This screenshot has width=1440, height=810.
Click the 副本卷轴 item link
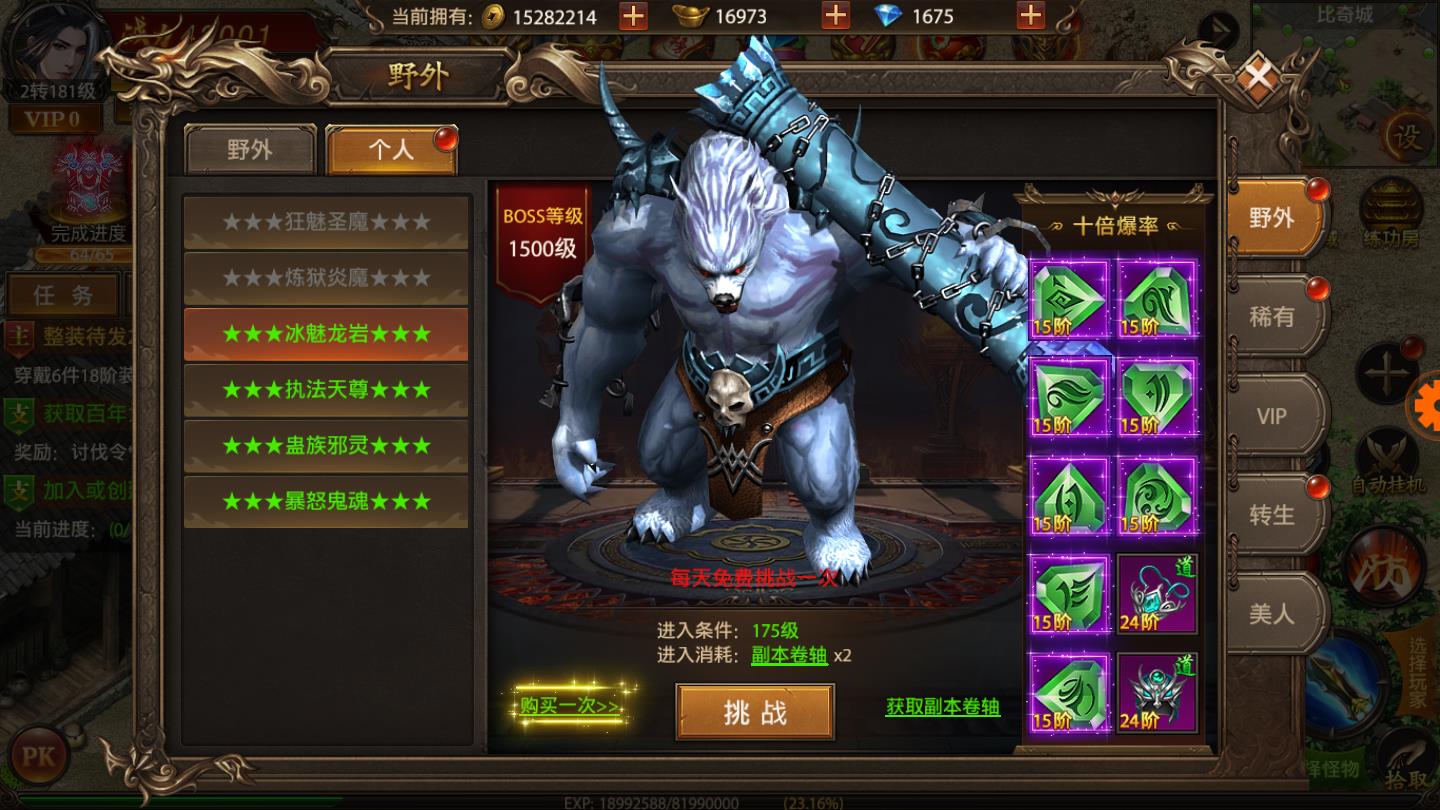pos(790,656)
